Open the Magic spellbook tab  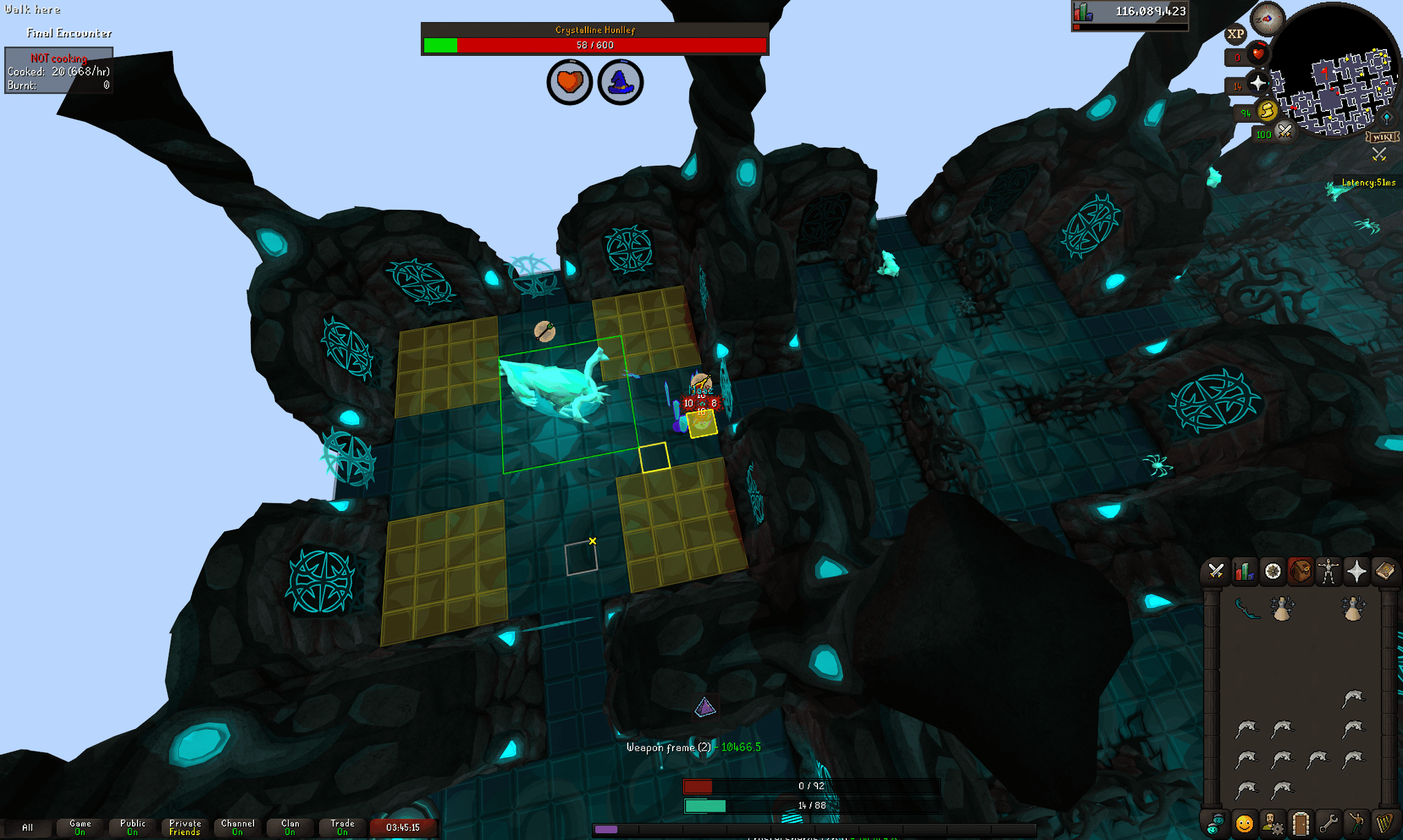pos(1386,571)
